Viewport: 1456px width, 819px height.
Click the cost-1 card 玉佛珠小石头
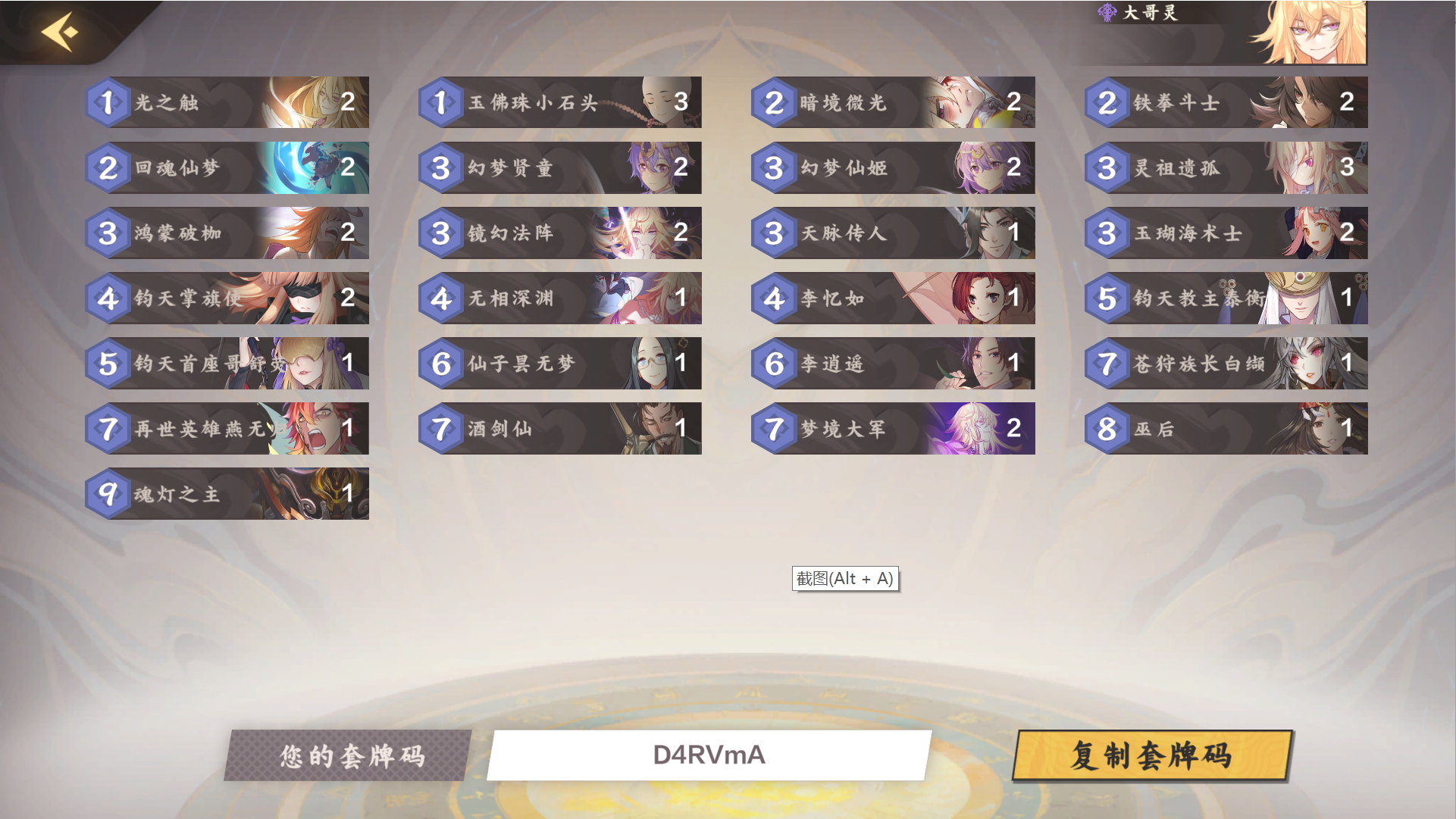559,102
